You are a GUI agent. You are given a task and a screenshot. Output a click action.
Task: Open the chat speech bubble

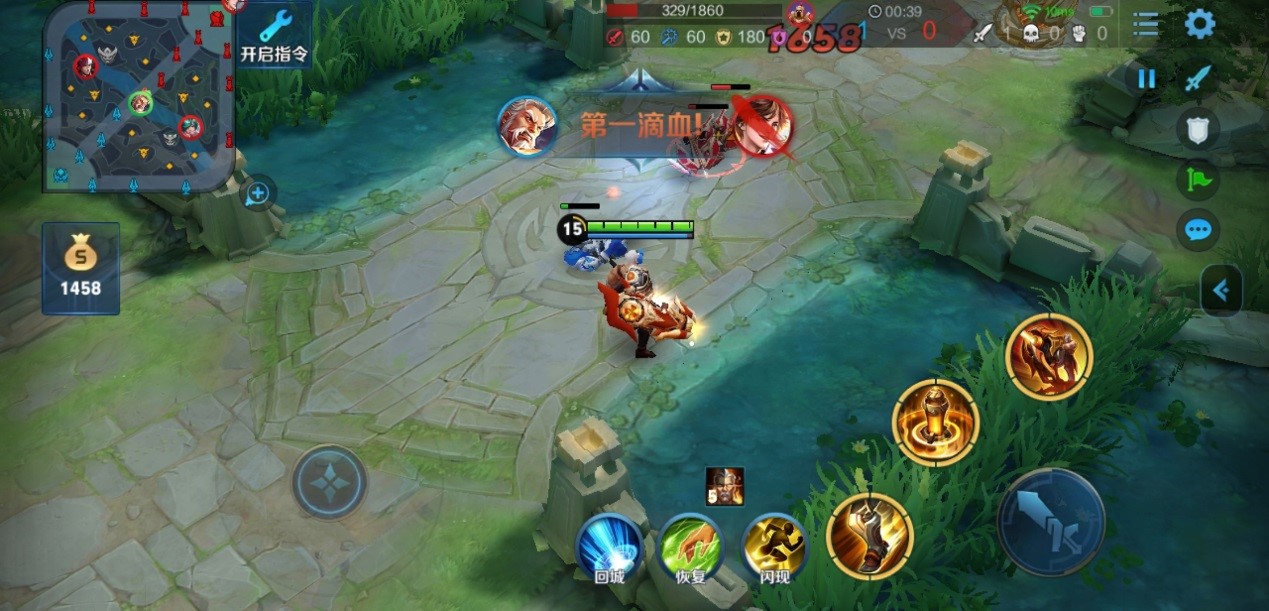(x=1198, y=230)
